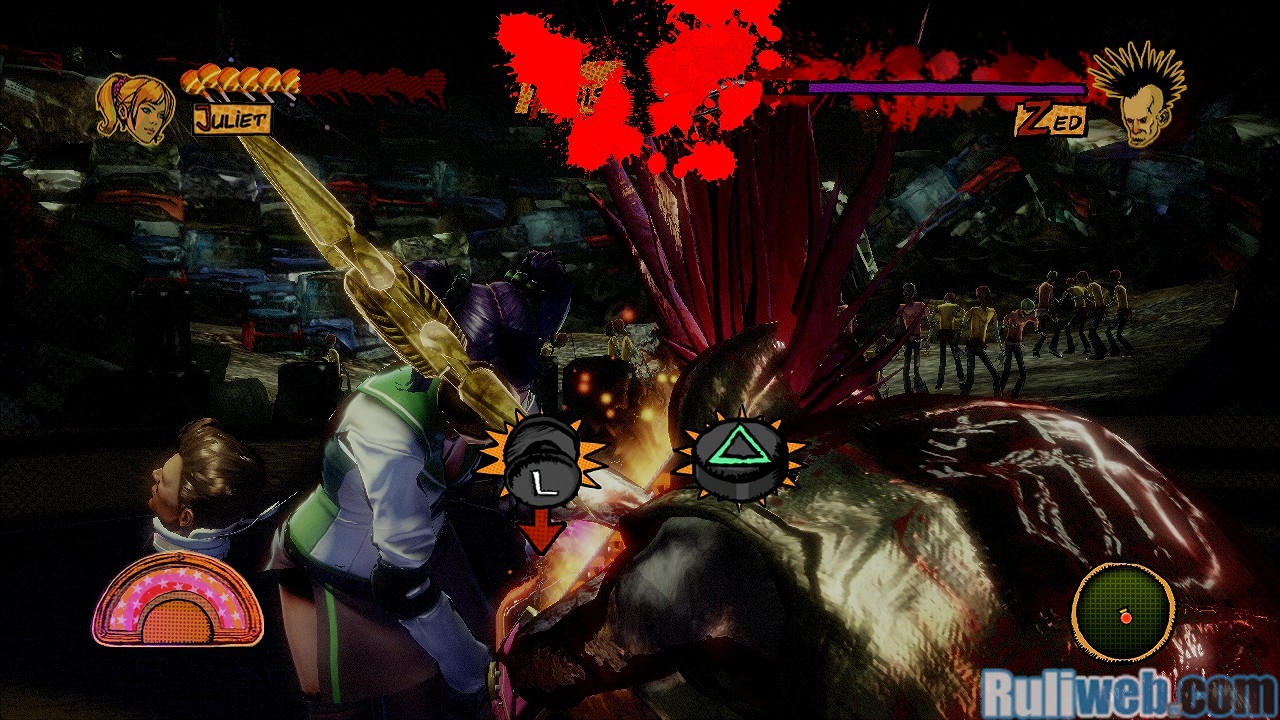This screenshot has height=720, width=1280.
Task: Click the Zed name tag
Action: (x=1050, y=121)
